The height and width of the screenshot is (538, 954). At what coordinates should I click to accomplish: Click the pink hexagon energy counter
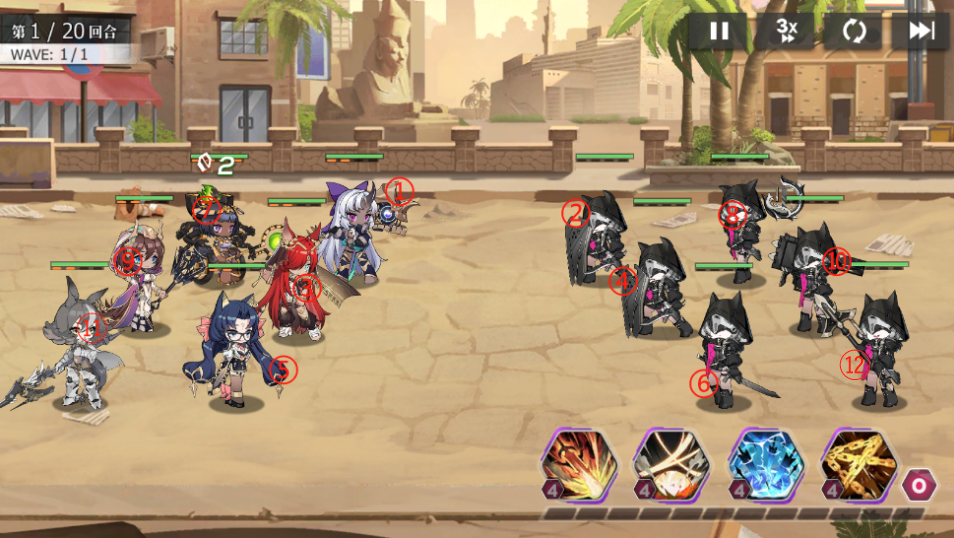pos(918,485)
